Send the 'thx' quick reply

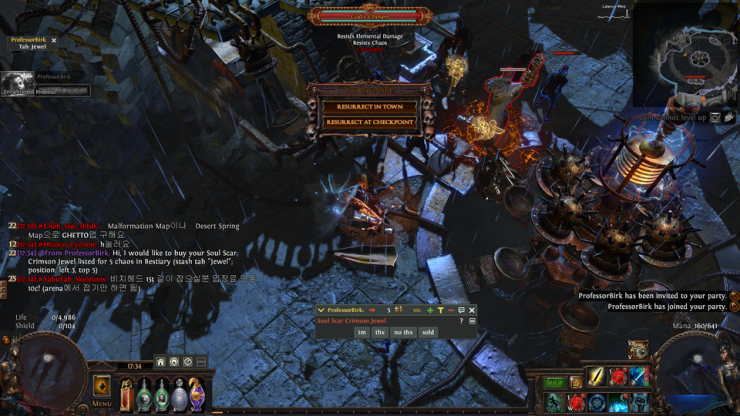[x=380, y=332]
